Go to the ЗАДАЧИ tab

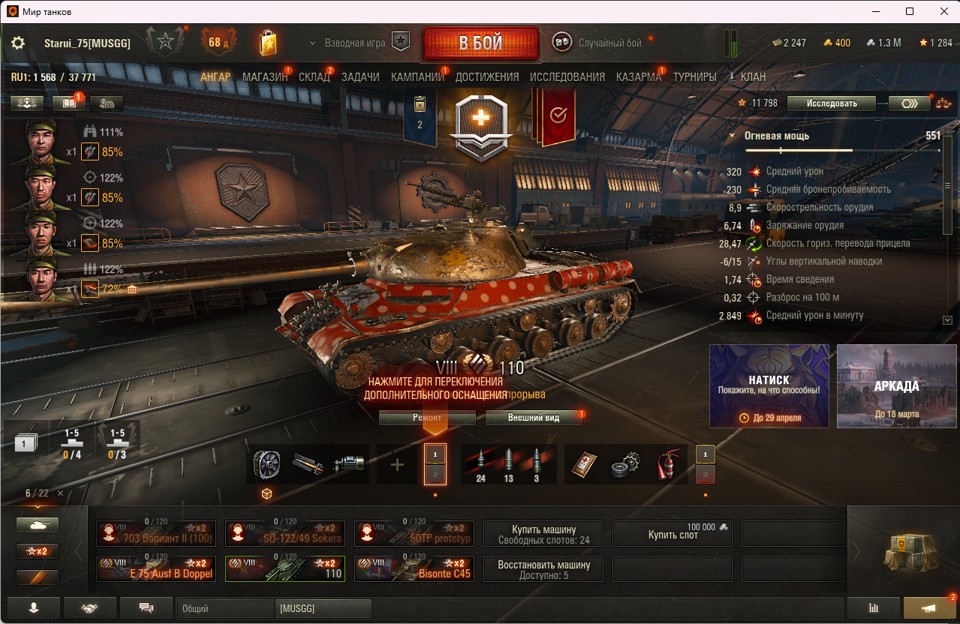click(x=360, y=77)
